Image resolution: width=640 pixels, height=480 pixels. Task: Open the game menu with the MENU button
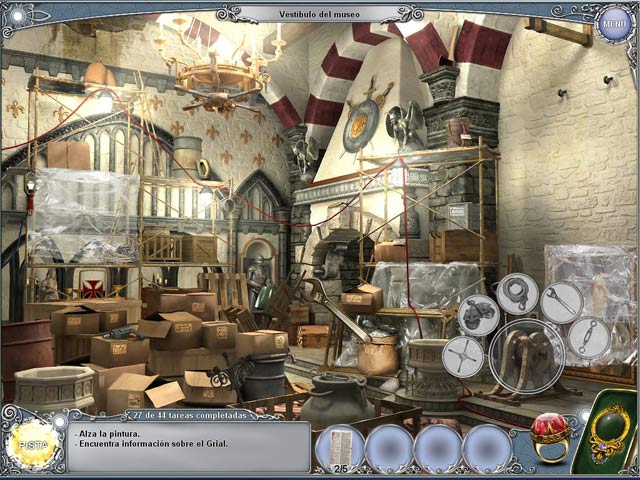613,24
